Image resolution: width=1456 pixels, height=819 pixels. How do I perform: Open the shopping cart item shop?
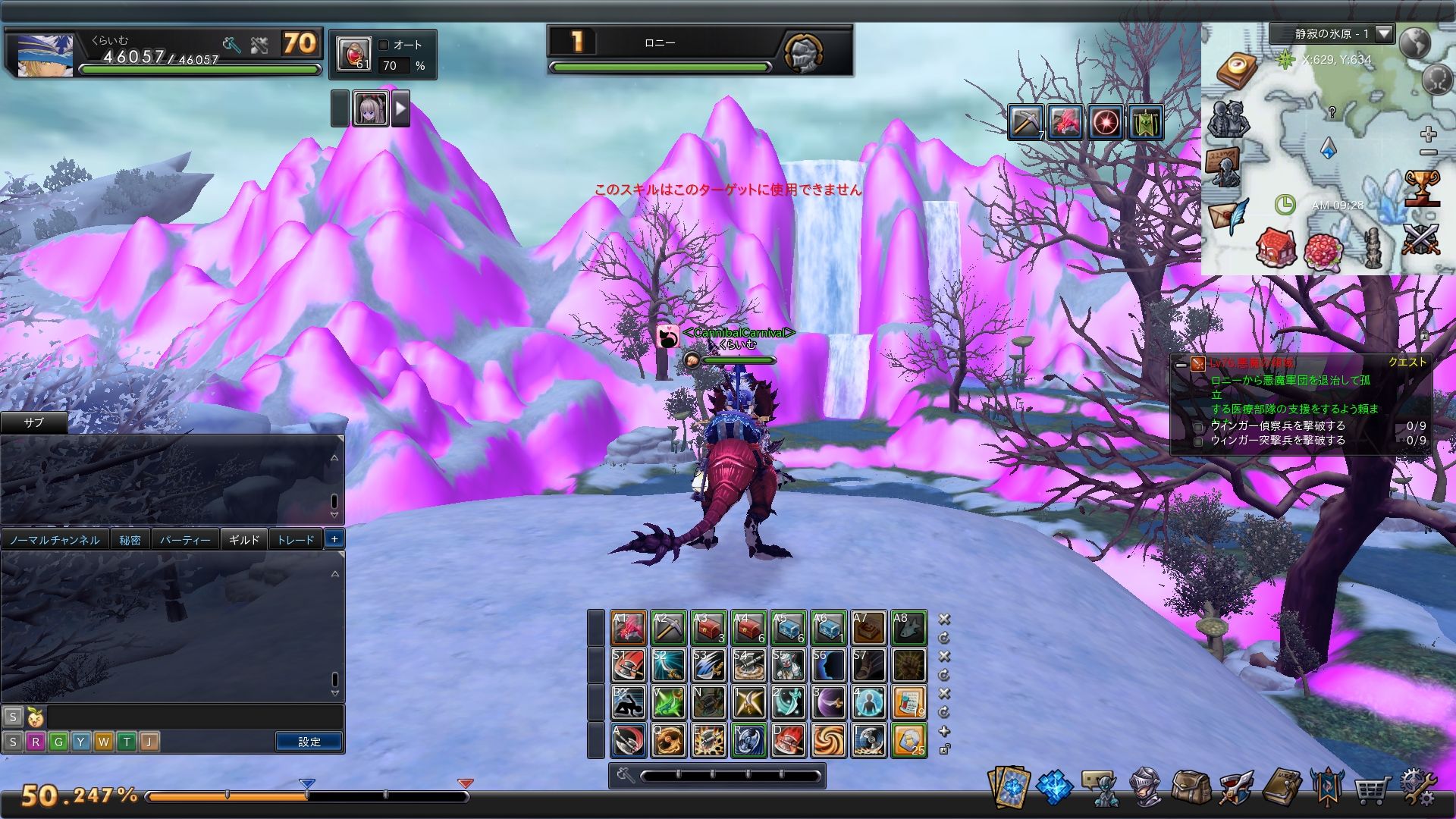[x=1373, y=789]
